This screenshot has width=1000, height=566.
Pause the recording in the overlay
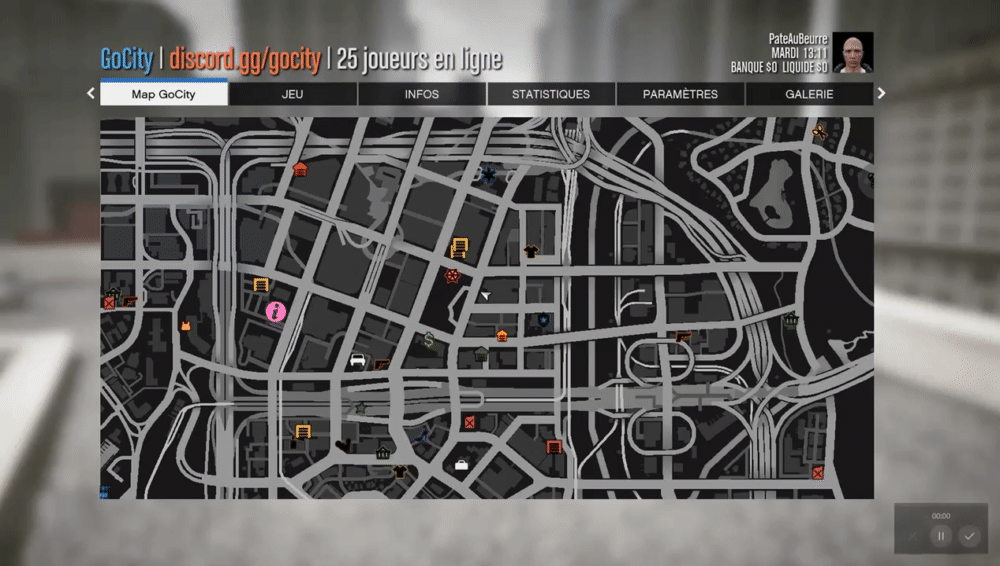click(940, 536)
